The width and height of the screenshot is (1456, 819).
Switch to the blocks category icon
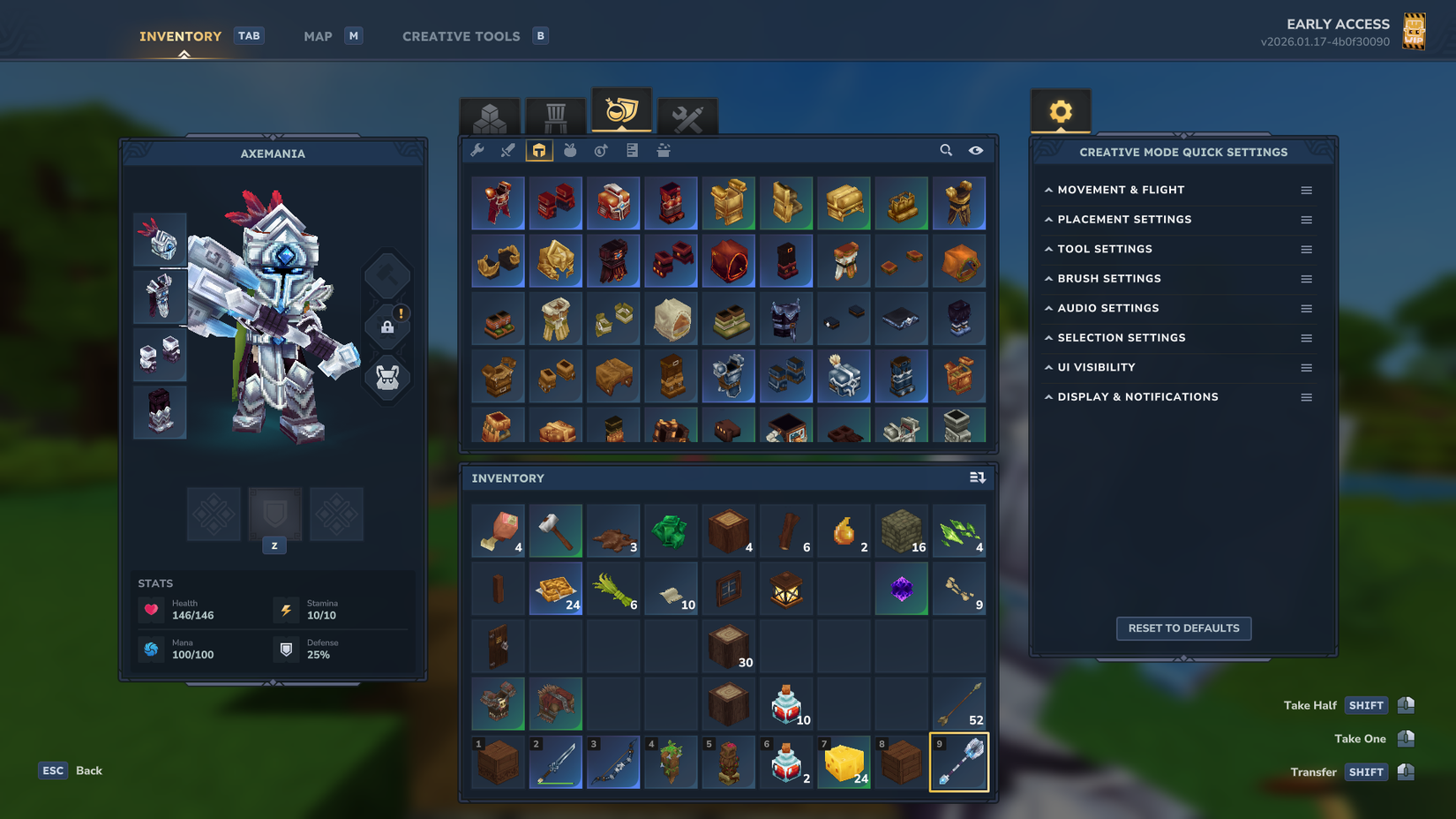tap(490, 116)
